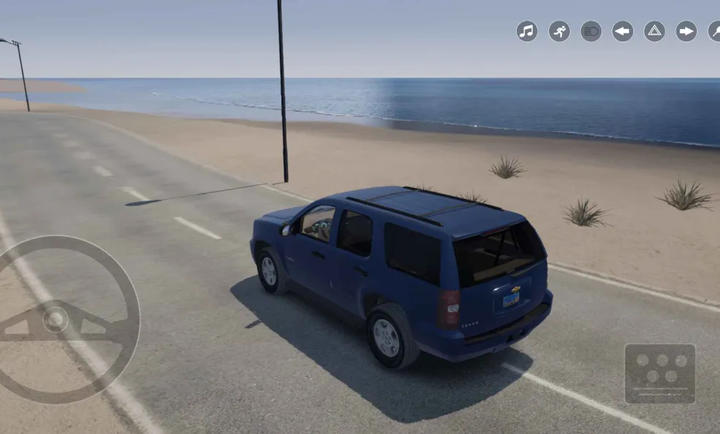
Task: Click the partially visible rightmost top icon
Action: (x=714, y=31)
